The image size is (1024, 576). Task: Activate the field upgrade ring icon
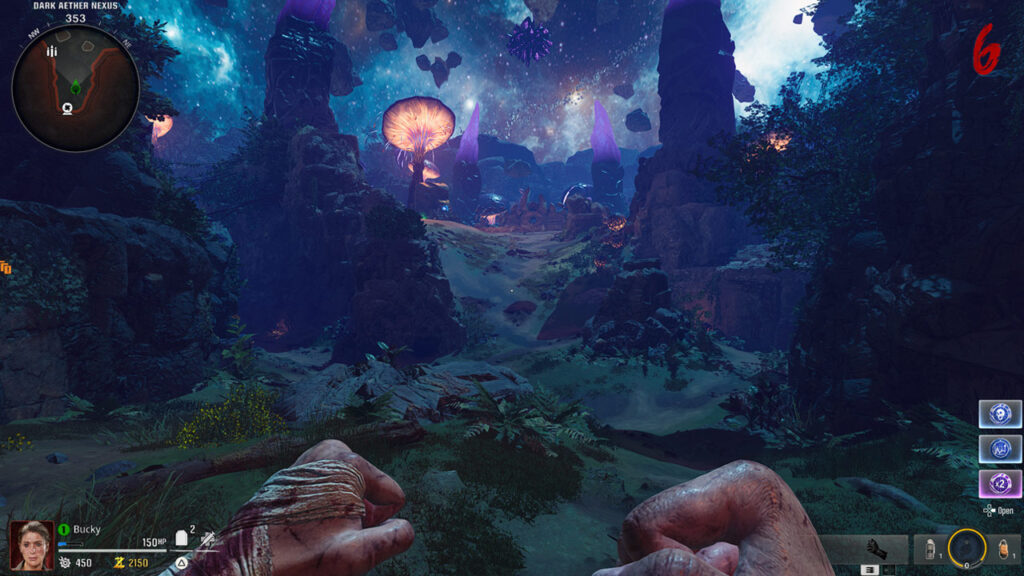966,546
